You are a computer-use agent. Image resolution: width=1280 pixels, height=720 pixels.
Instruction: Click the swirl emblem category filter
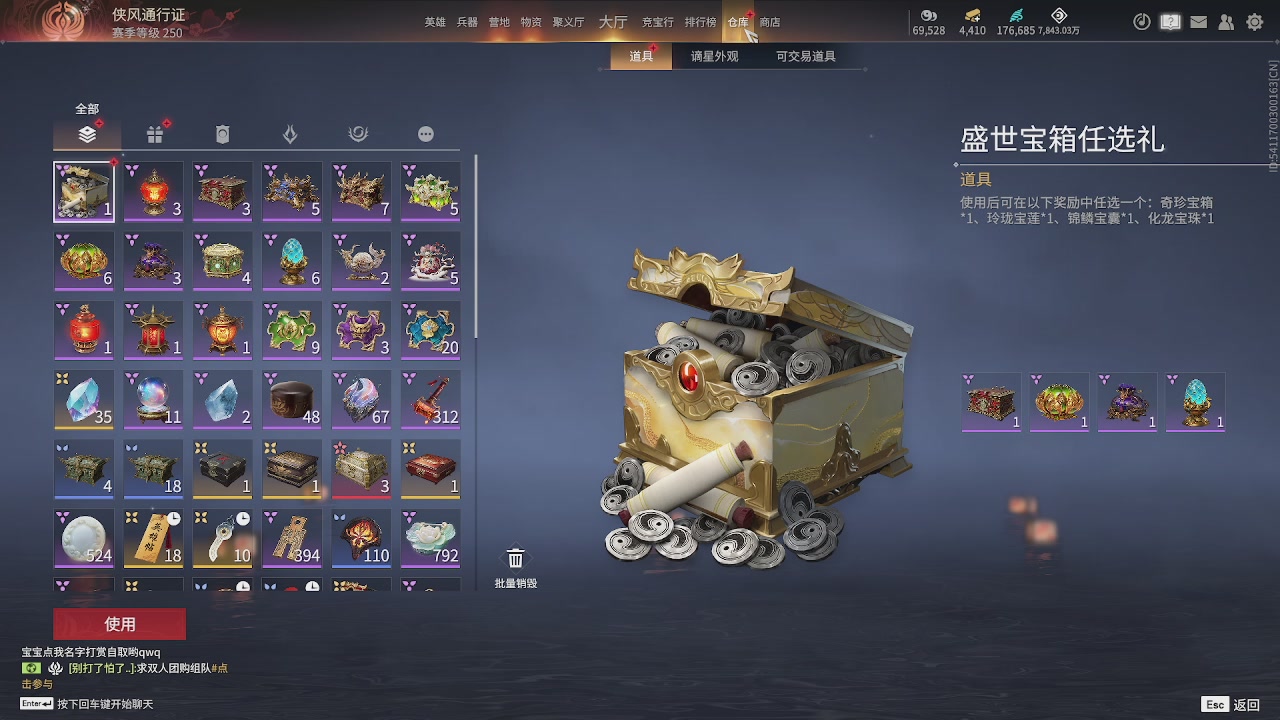tap(359, 133)
